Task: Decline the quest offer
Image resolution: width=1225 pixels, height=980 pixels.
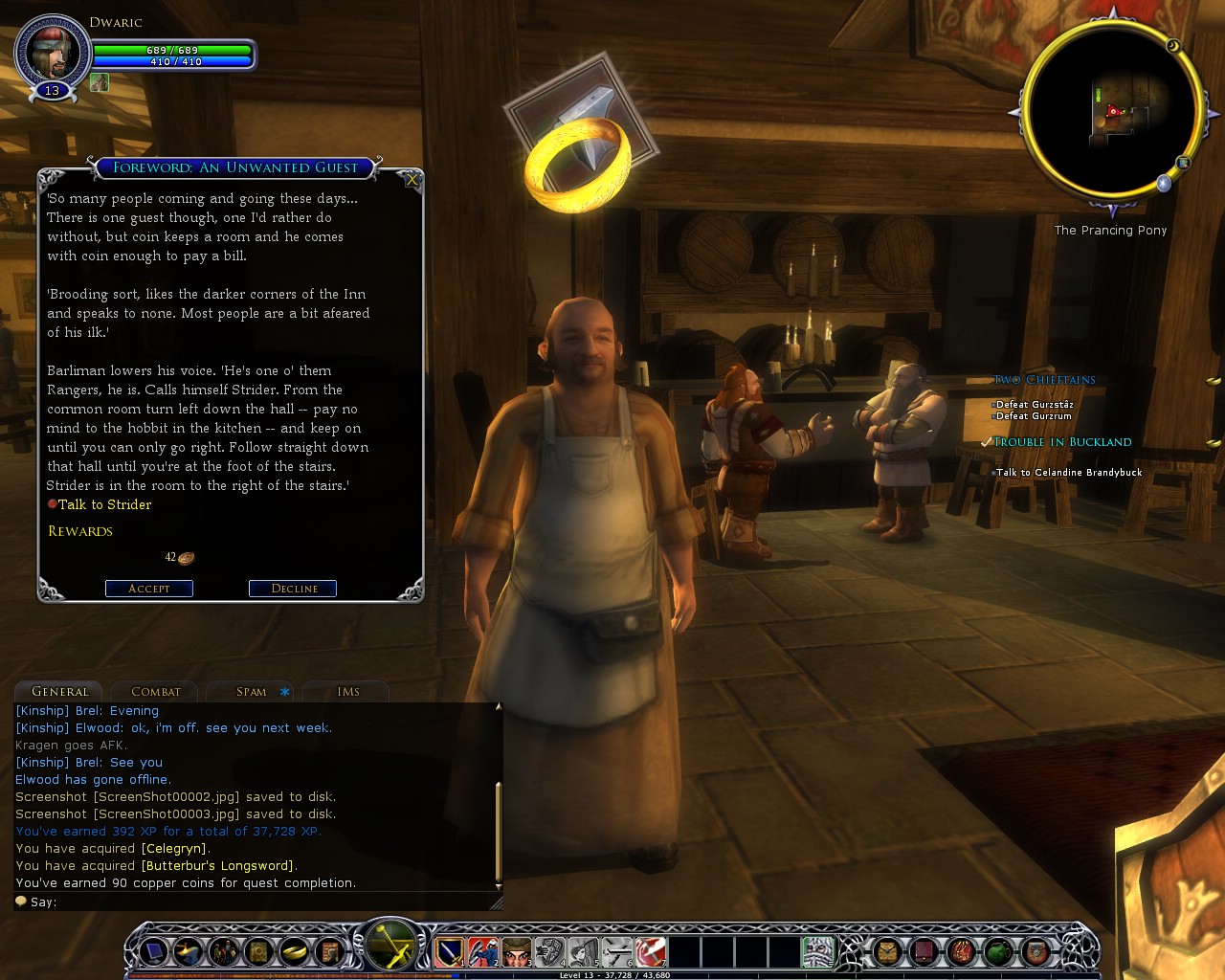Action: click(293, 589)
